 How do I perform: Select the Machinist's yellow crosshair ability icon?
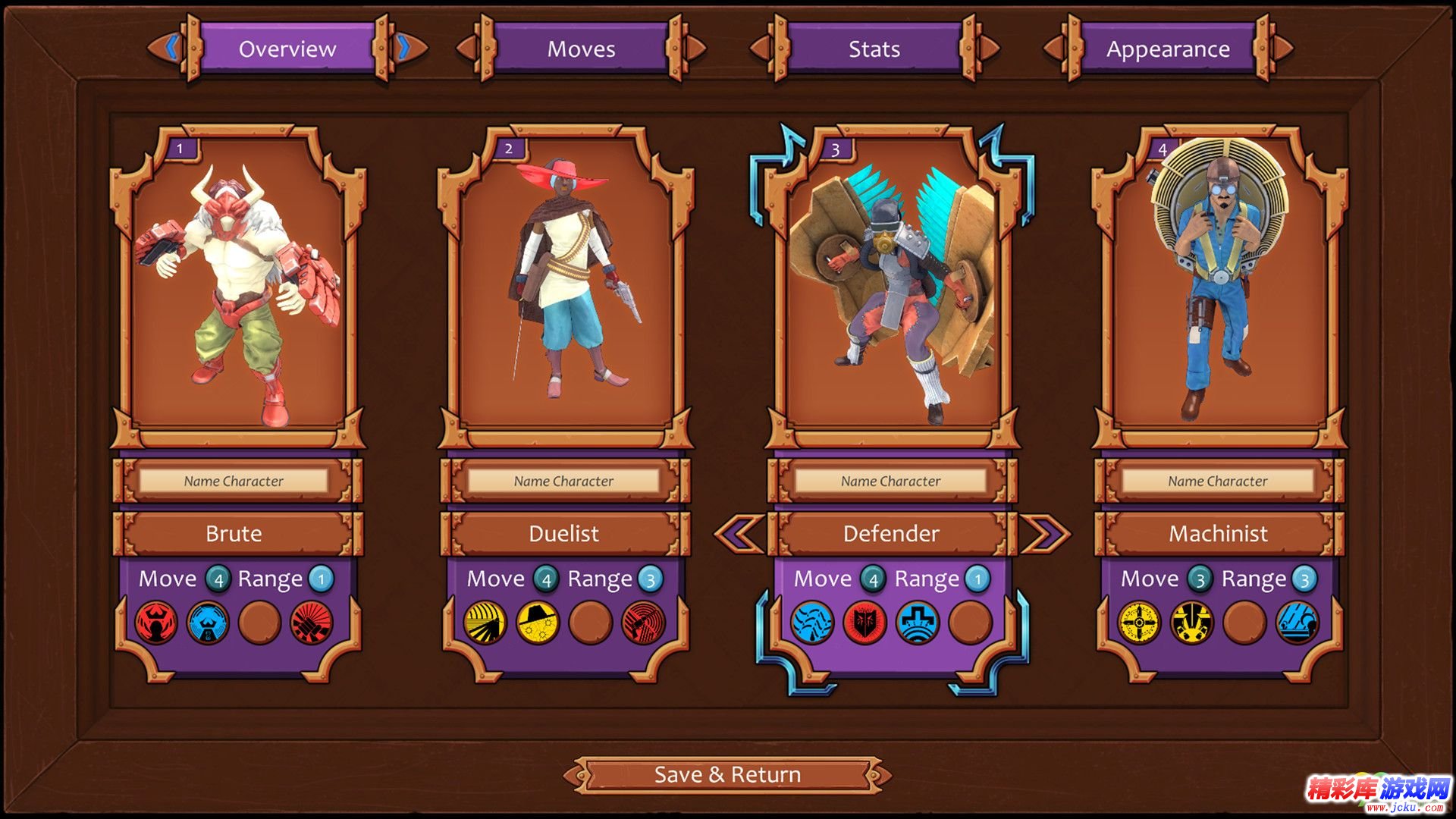tap(1139, 623)
